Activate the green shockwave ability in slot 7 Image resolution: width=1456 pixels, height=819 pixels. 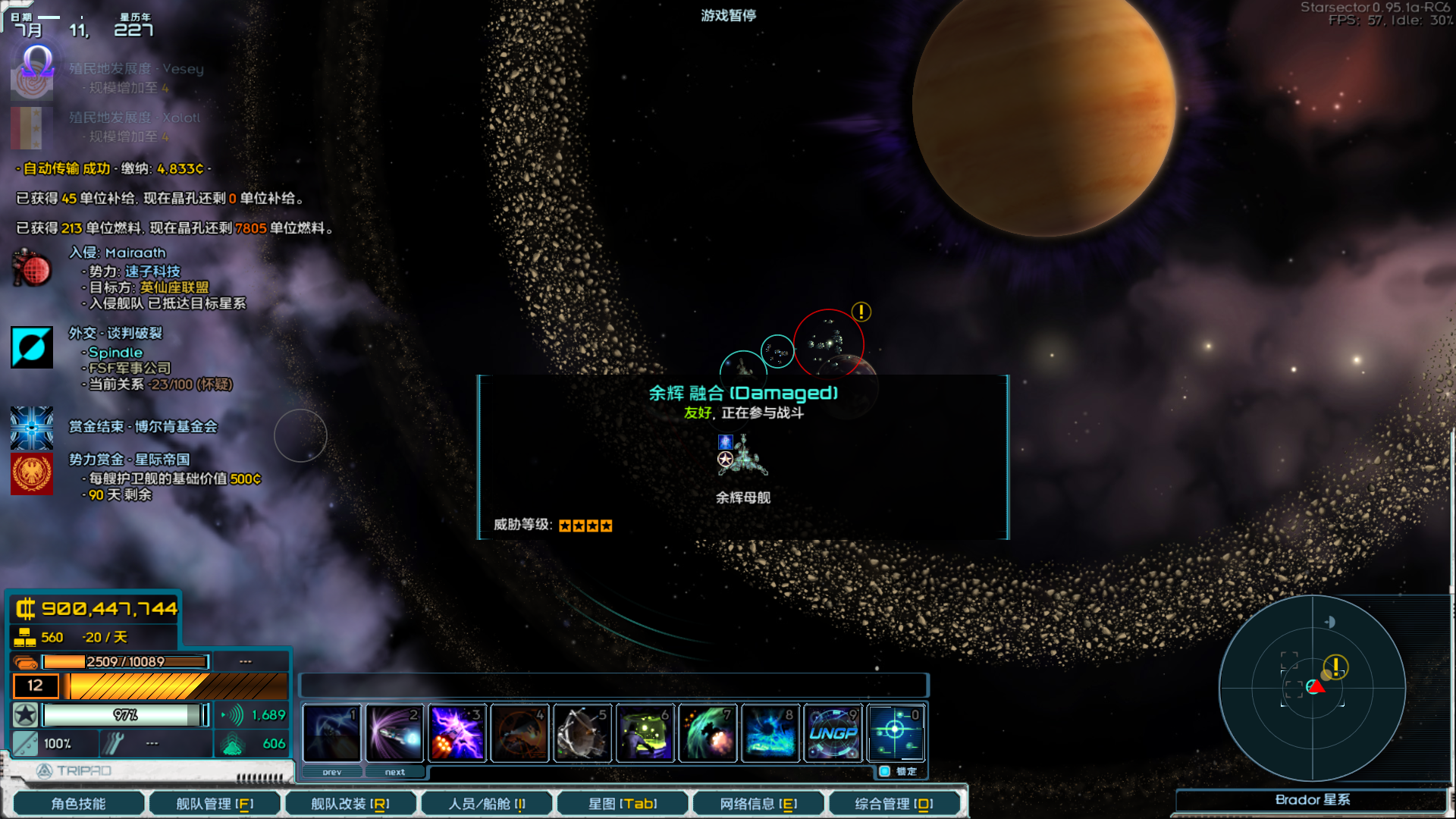click(x=708, y=733)
